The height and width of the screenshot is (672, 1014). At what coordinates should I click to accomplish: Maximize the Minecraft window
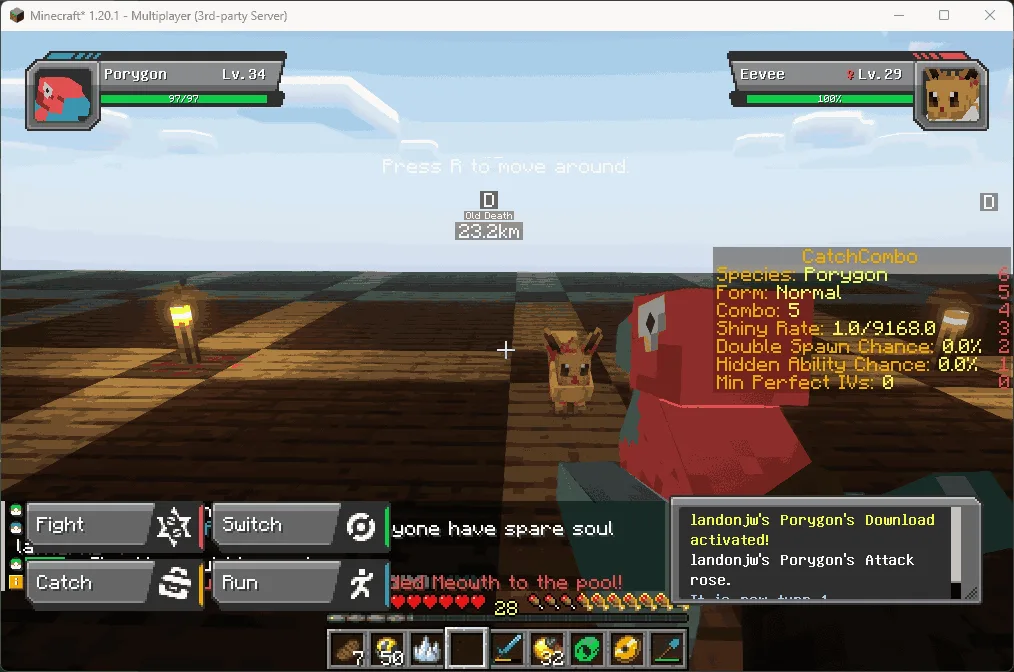(x=944, y=15)
